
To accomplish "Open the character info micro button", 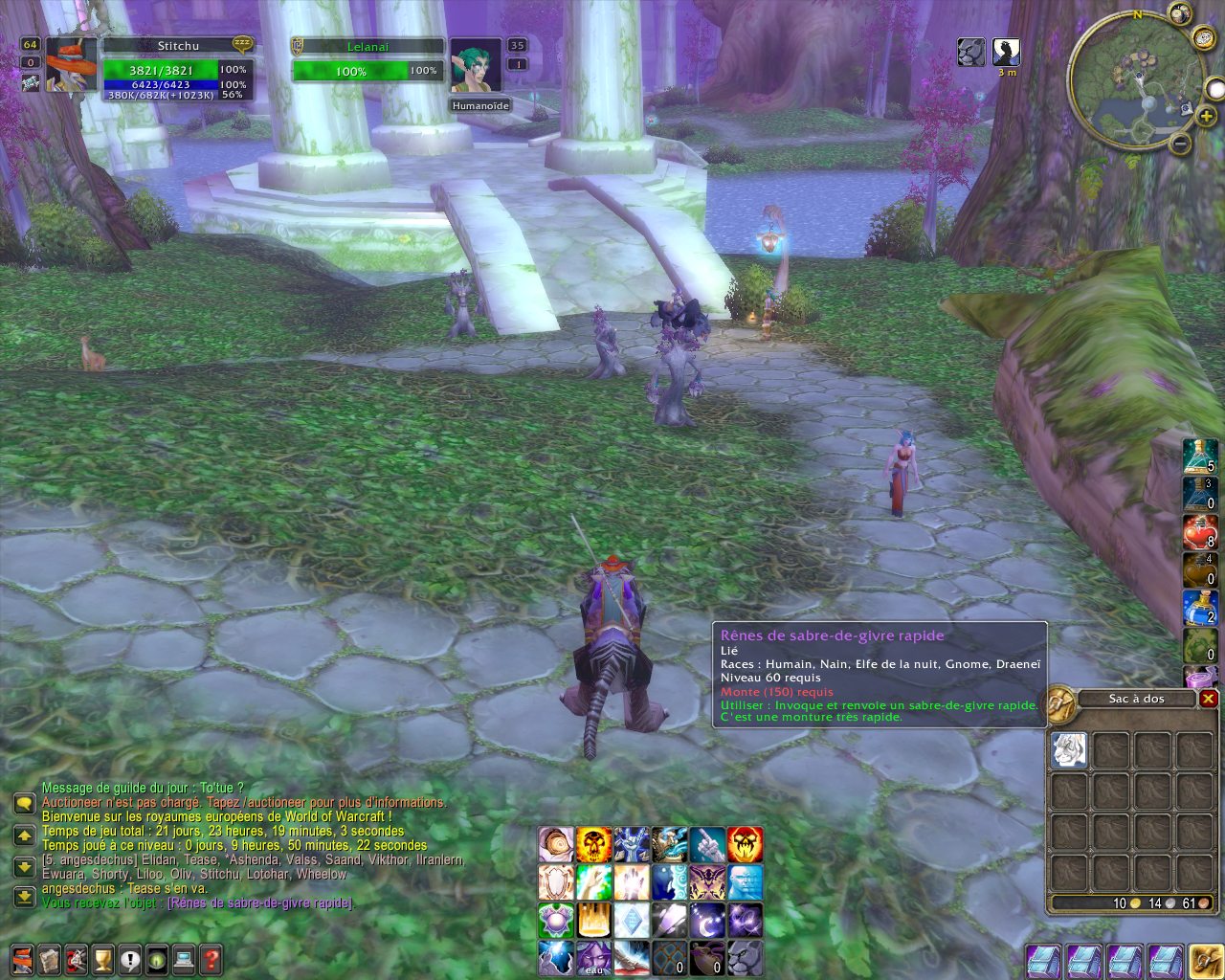I will (23, 958).
